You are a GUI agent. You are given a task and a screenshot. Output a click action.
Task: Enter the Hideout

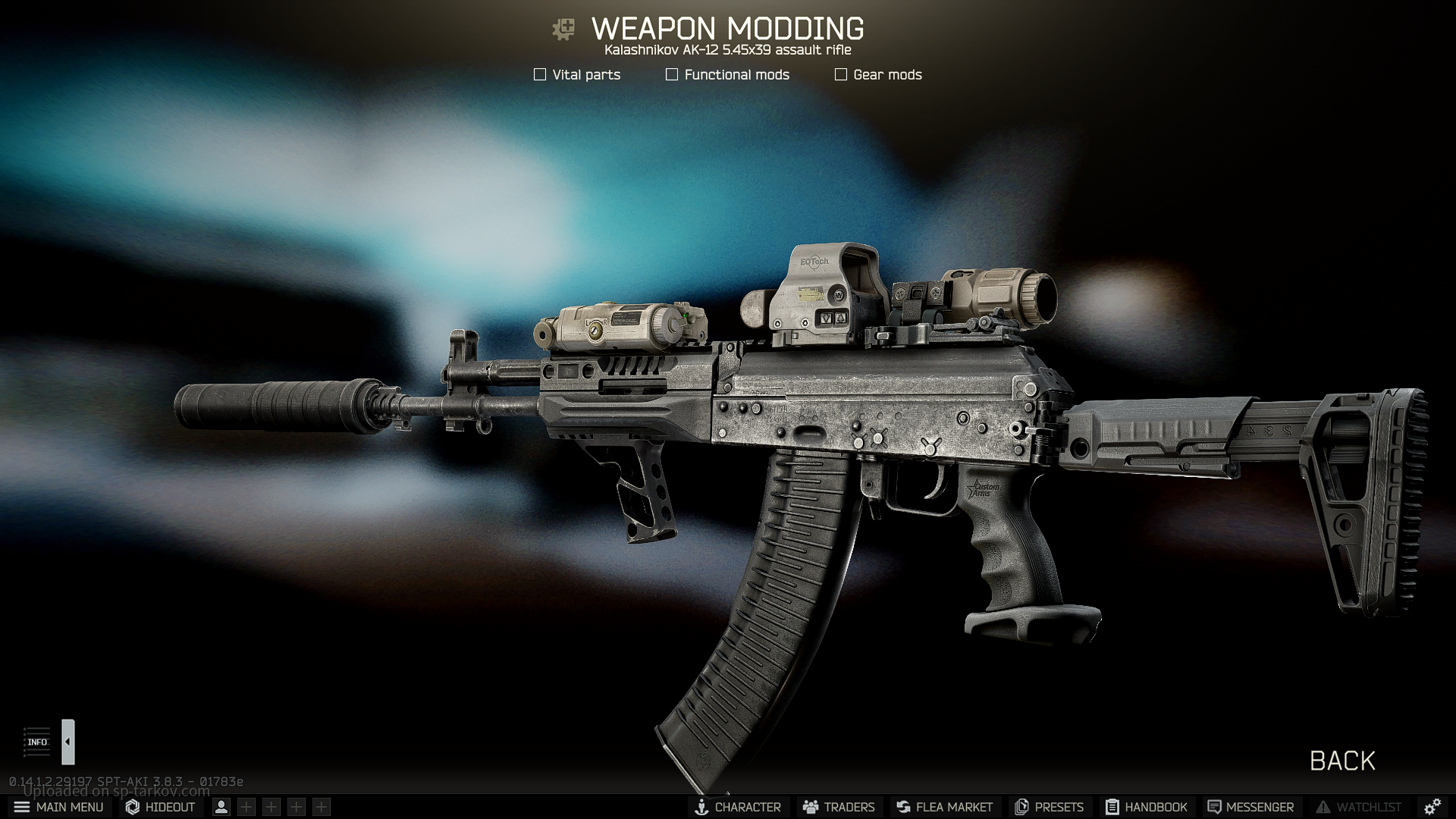click(x=160, y=807)
